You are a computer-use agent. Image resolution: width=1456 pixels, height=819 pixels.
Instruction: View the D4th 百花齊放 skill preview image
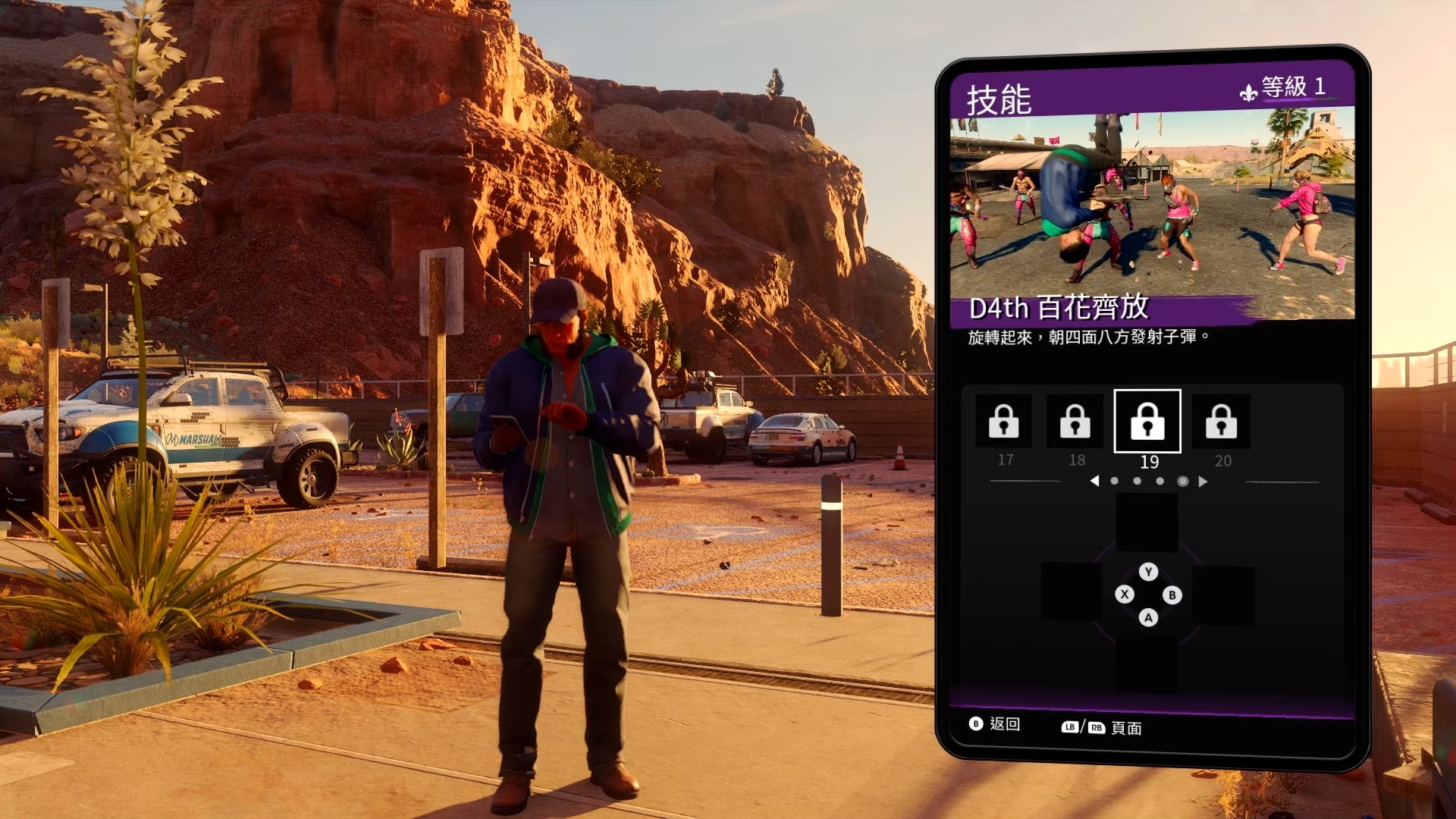pos(1152,205)
